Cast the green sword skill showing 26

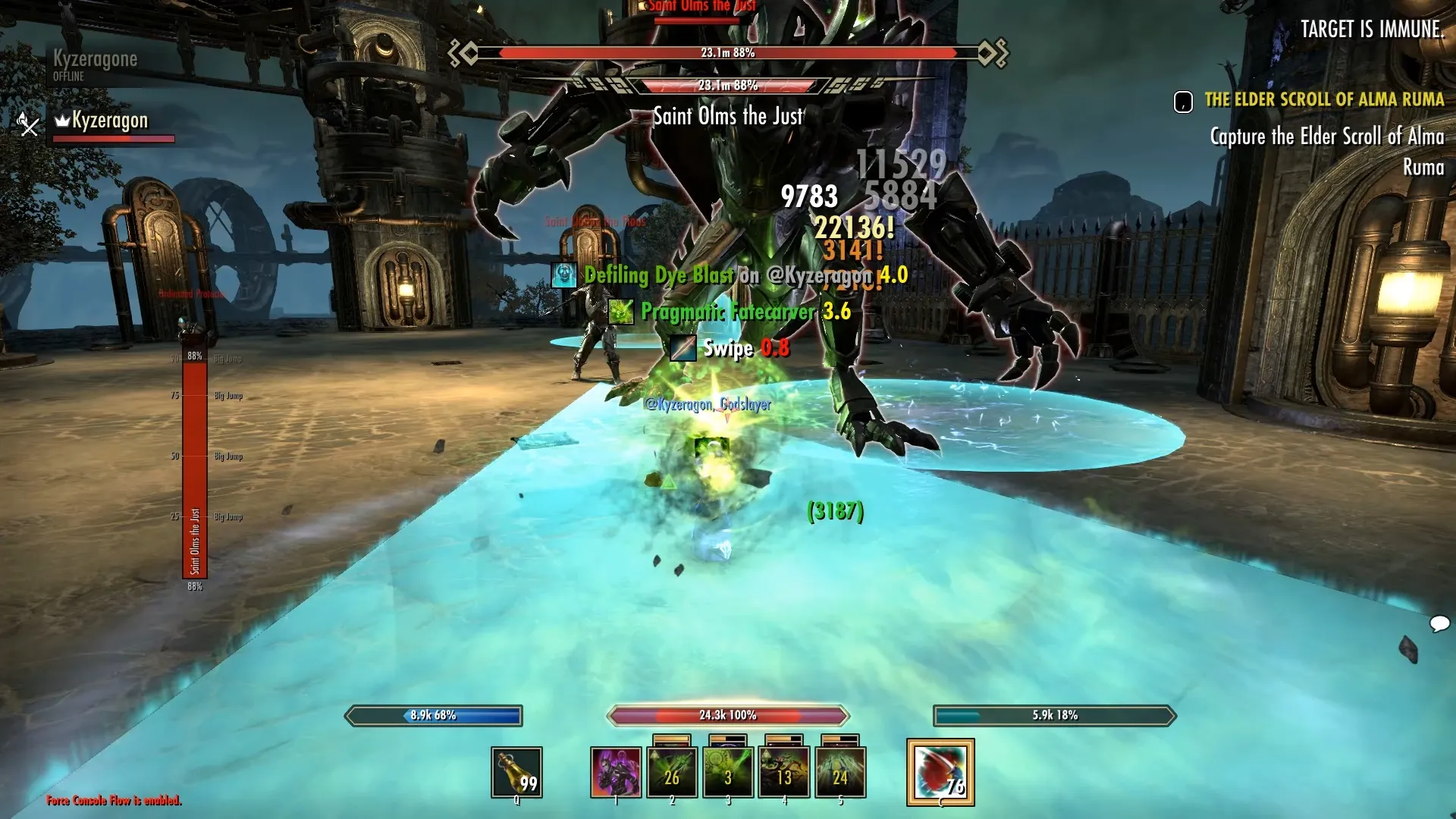(x=672, y=772)
